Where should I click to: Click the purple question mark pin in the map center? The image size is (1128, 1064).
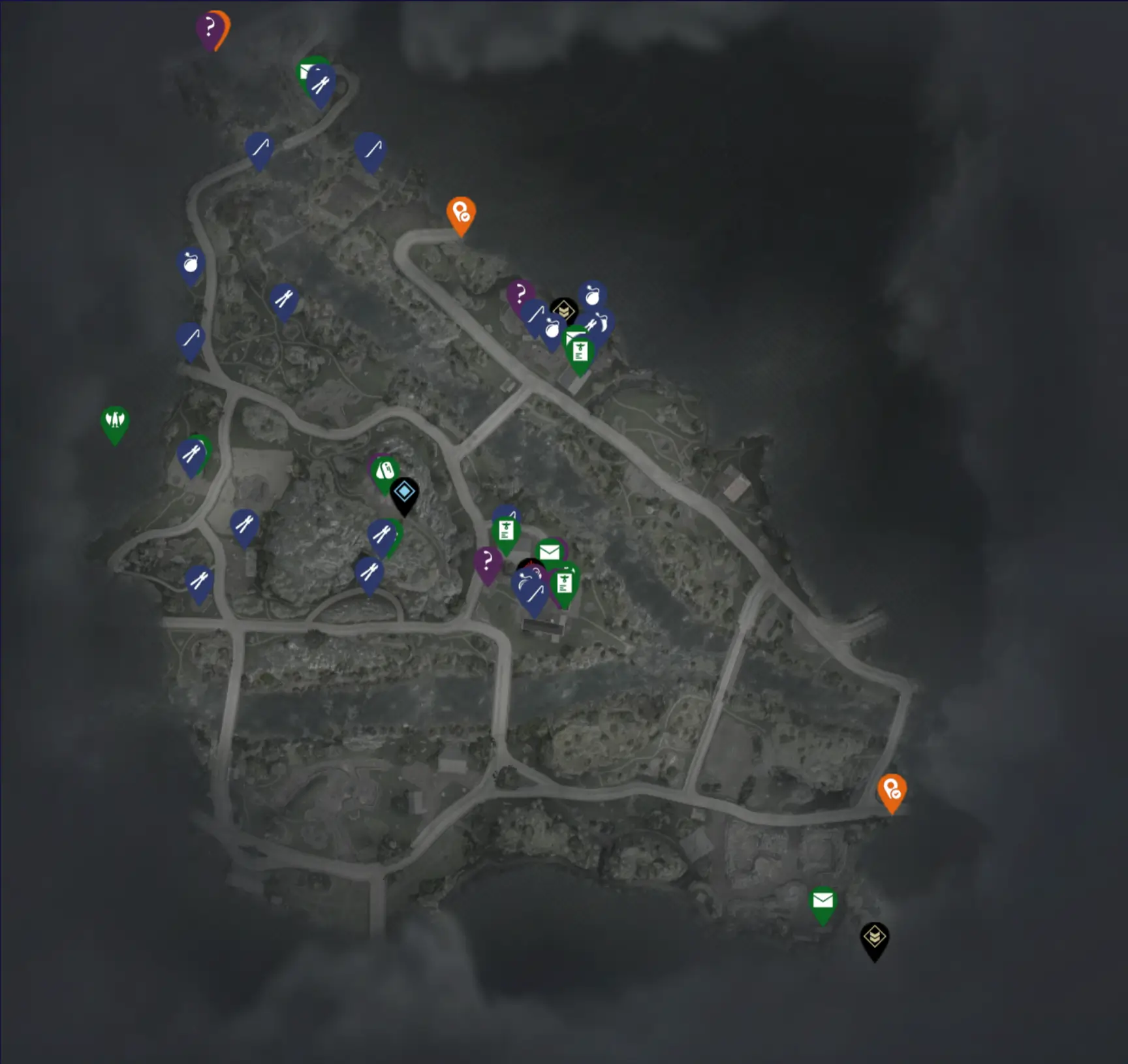488,559
